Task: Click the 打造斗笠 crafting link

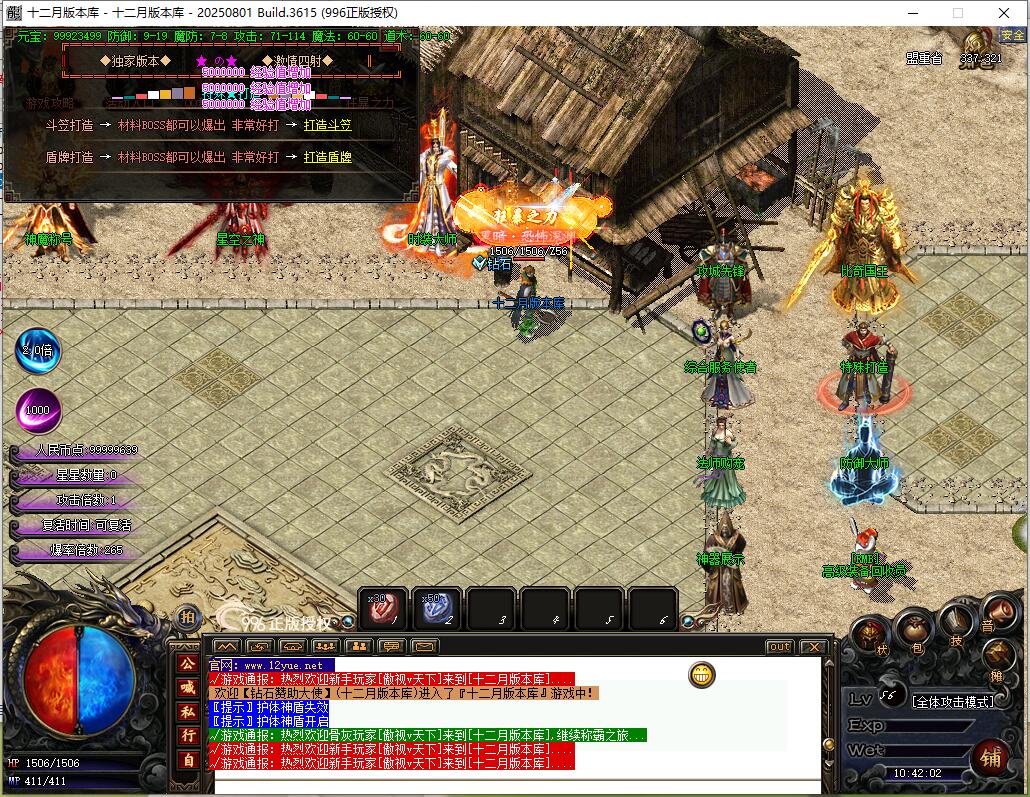Action: pos(327,126)
